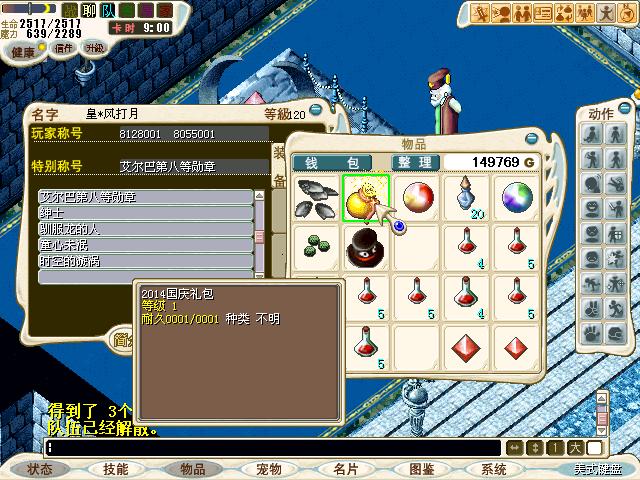640x480 pixels.
Task: Select the green clover items slot
Action: click(315, 245)
